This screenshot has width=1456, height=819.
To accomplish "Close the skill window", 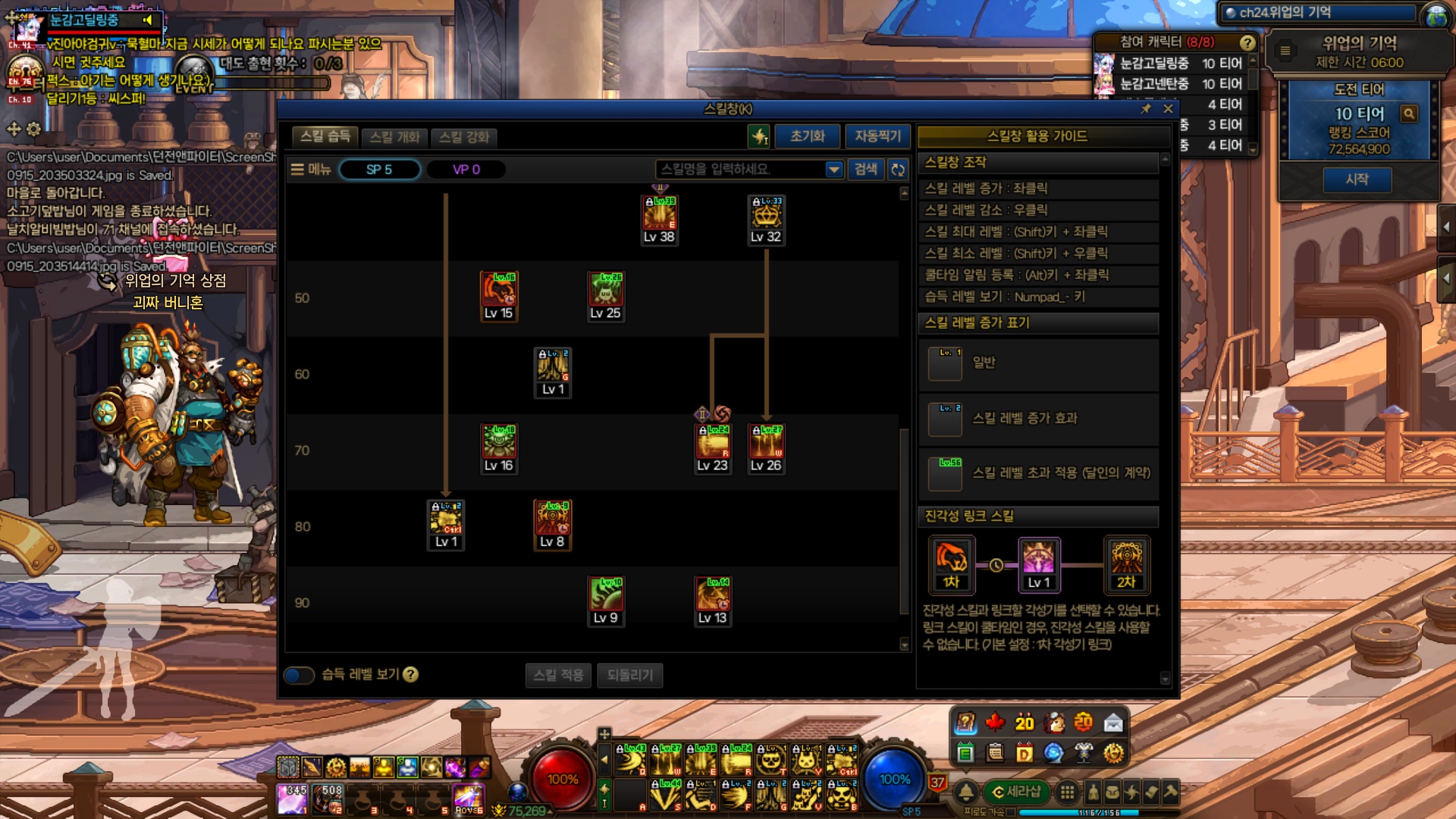I will click(x=1168, y=109).
